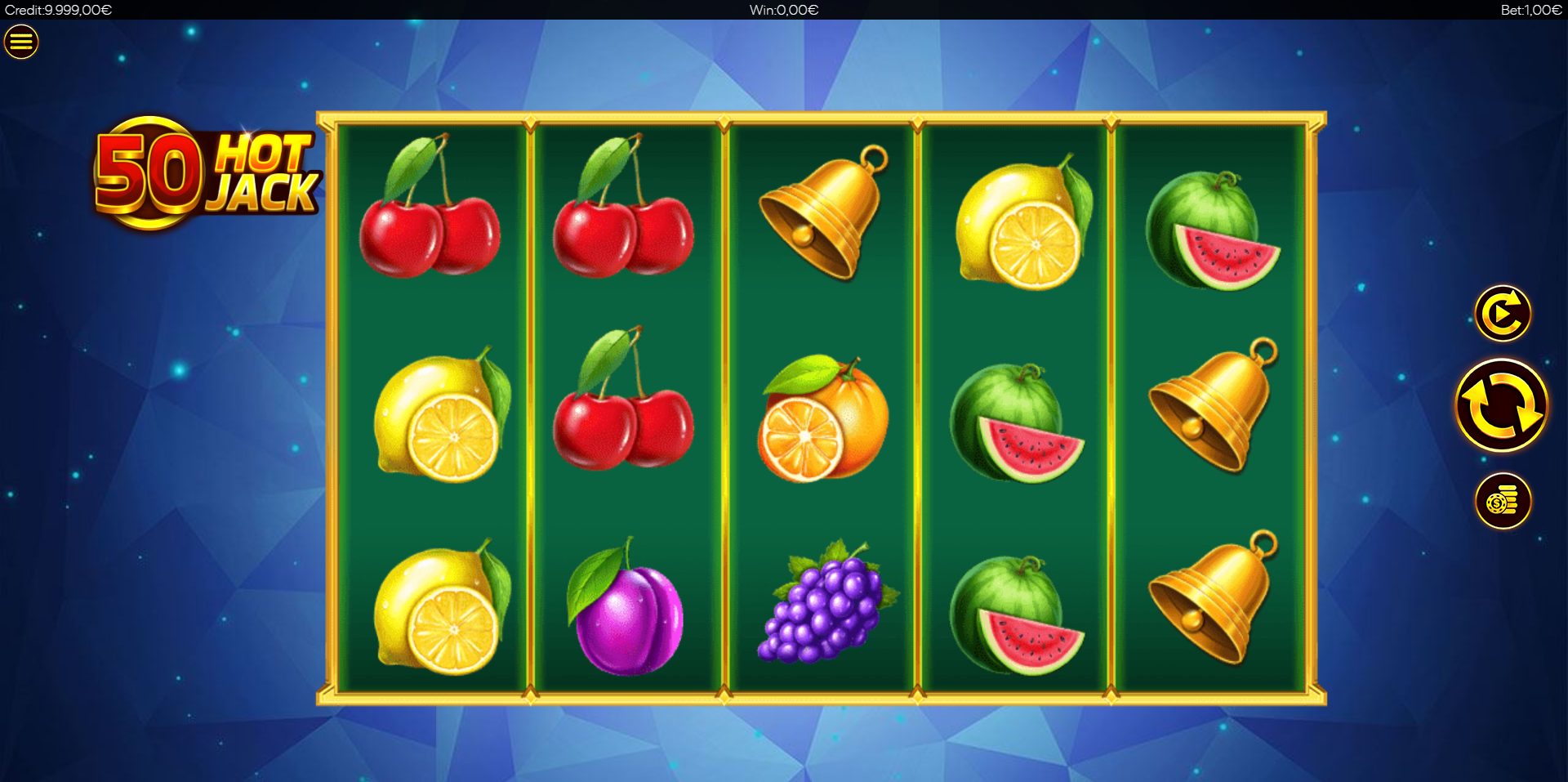Click the watermelon symbol on reel five top row
The width and height of the screenshot is (1568, 782).
coord(1213,227)
